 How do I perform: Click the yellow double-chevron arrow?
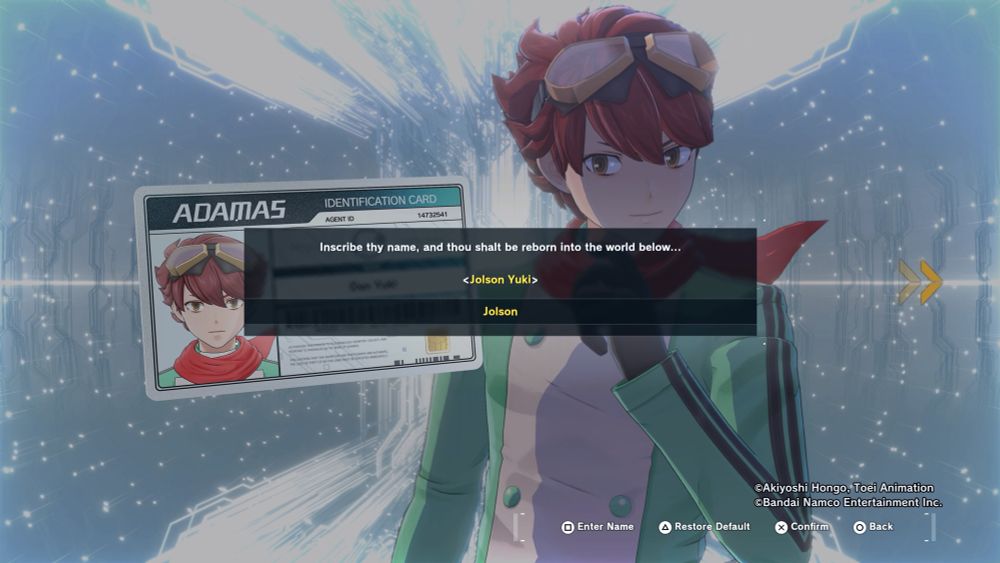(920, 282)
